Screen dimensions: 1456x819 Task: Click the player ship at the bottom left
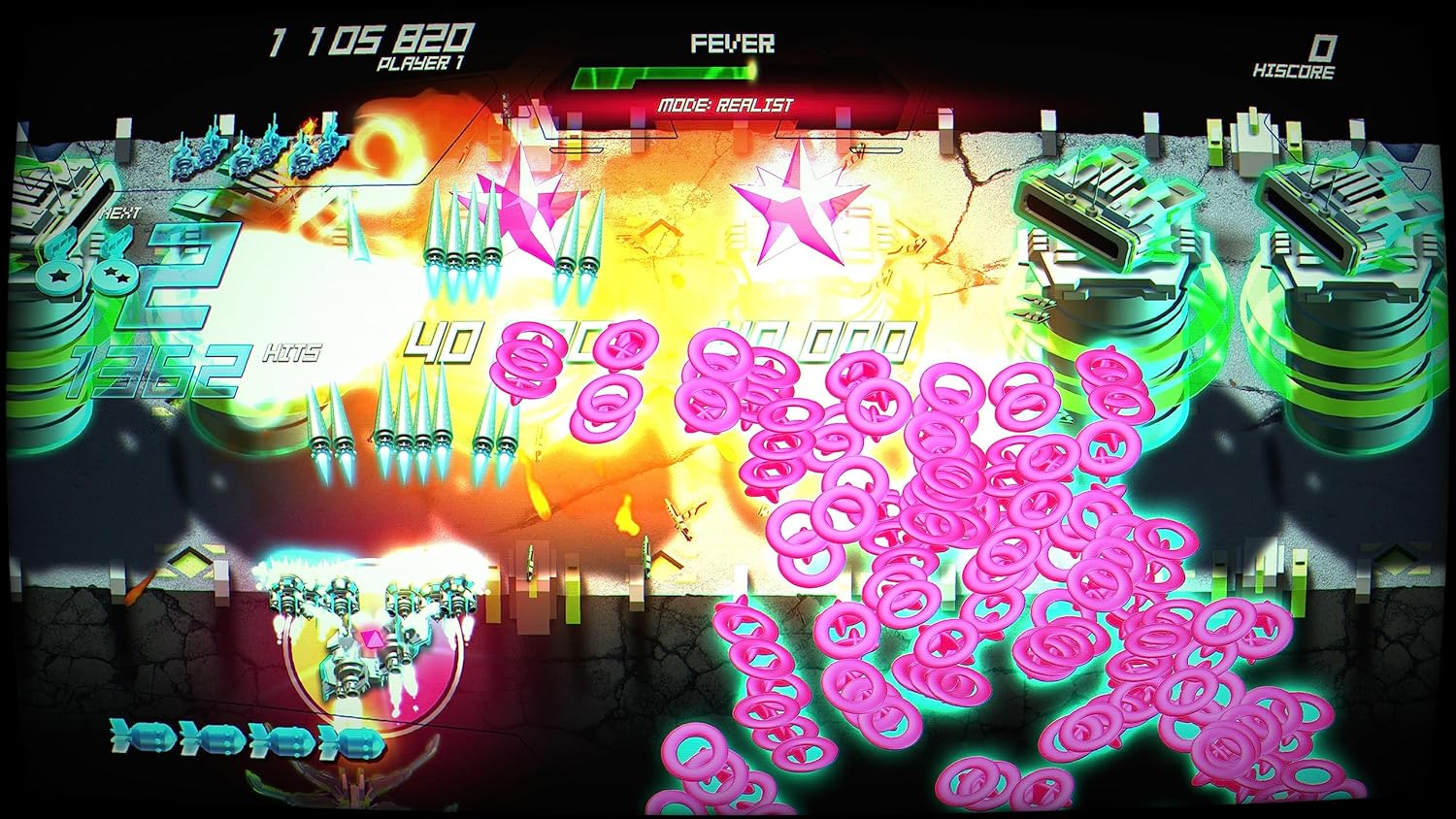click(x=364, y=650)
